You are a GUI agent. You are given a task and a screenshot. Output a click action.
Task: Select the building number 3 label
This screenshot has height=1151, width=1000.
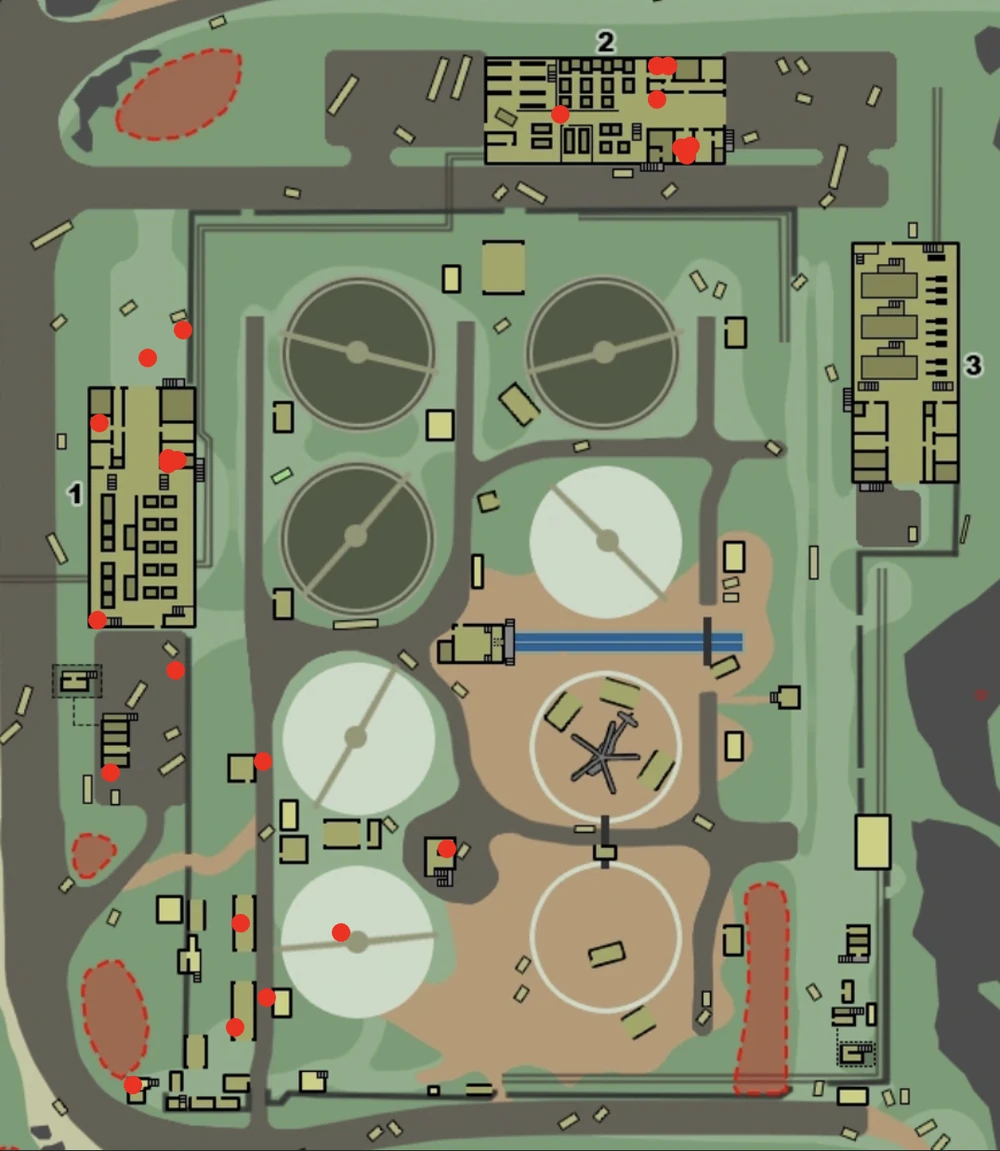point(973,365)
